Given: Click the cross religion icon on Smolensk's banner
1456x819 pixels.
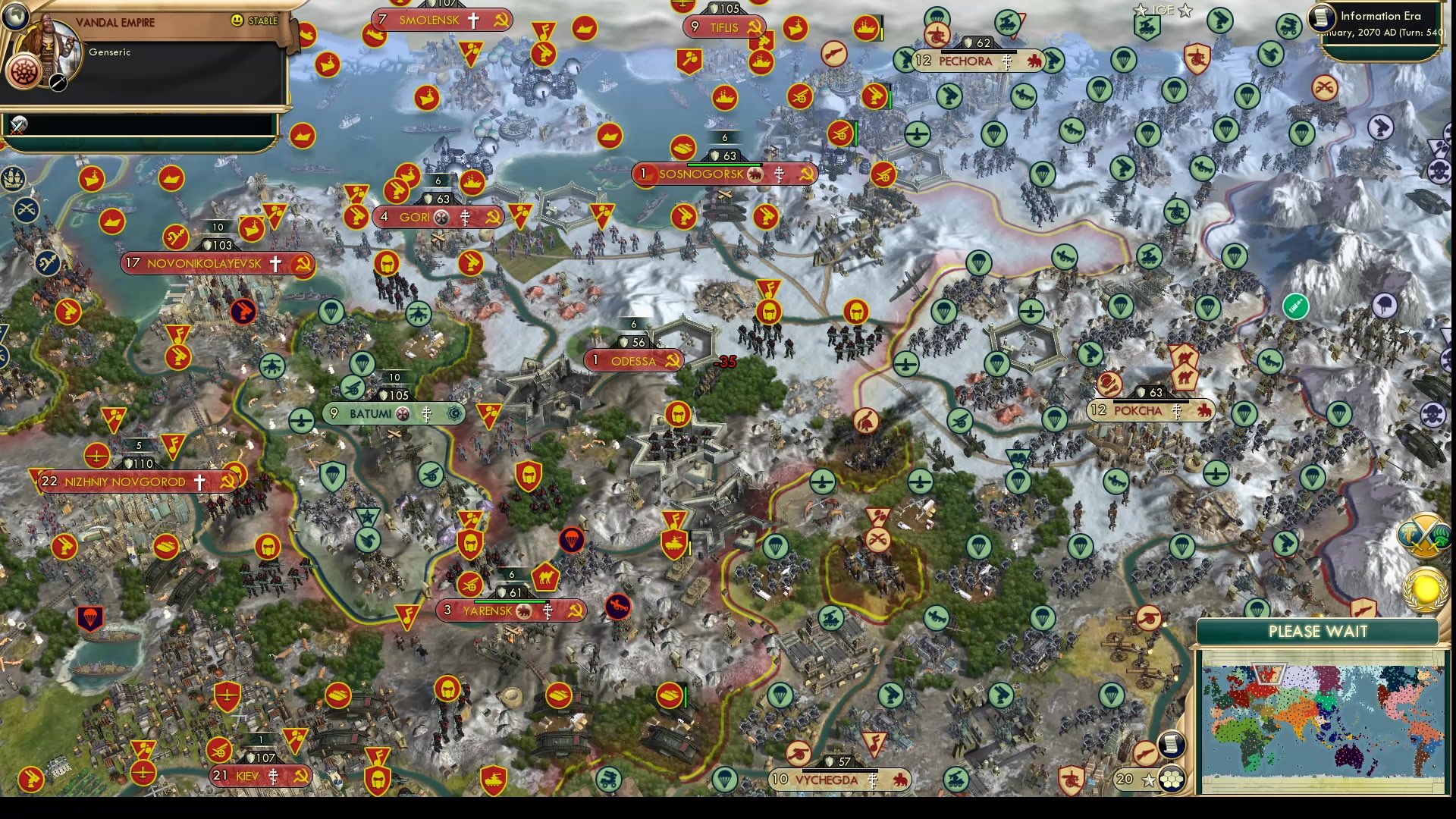Looking at the screenshot, I should point(475,20).
